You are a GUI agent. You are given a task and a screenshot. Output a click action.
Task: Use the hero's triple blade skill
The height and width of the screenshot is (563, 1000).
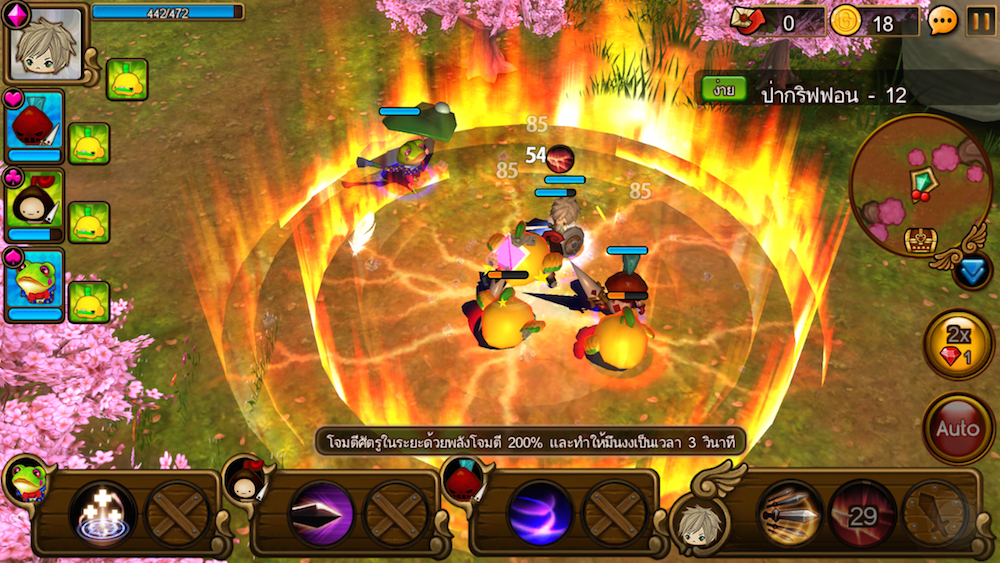[x=790, y=514]
